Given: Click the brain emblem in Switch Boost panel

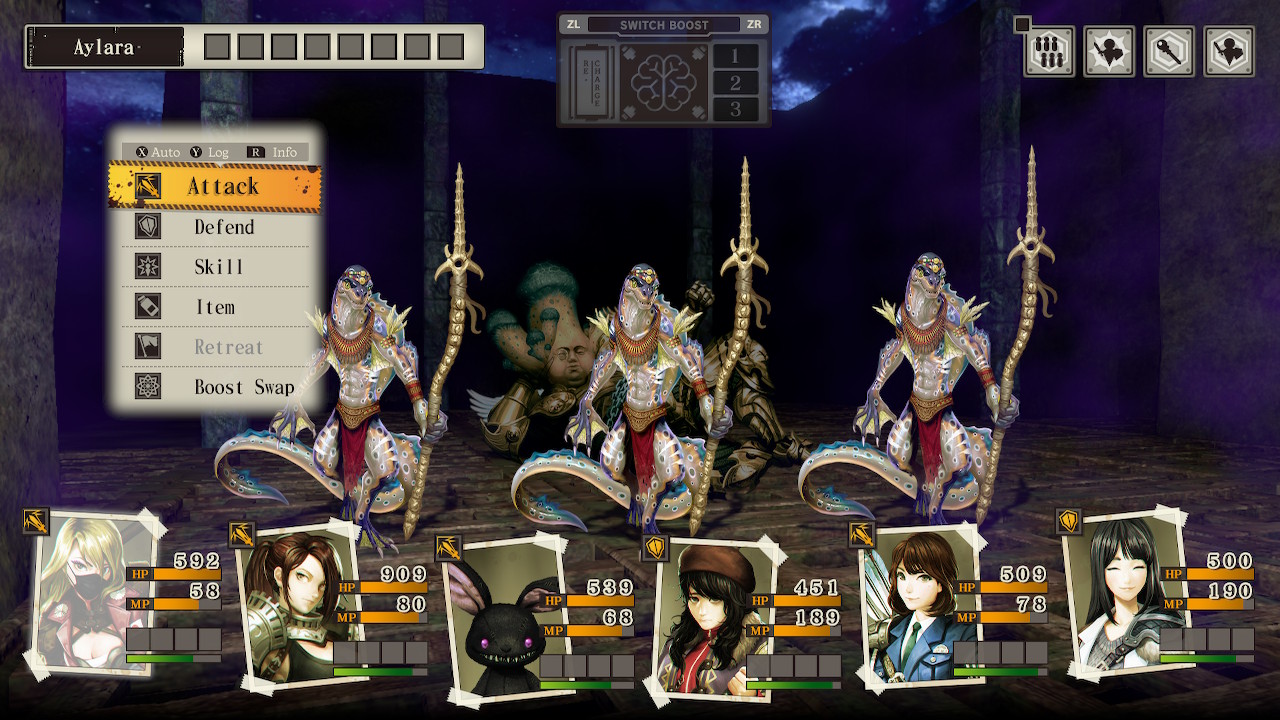Looking at the screenshot, I should point(662,82).
